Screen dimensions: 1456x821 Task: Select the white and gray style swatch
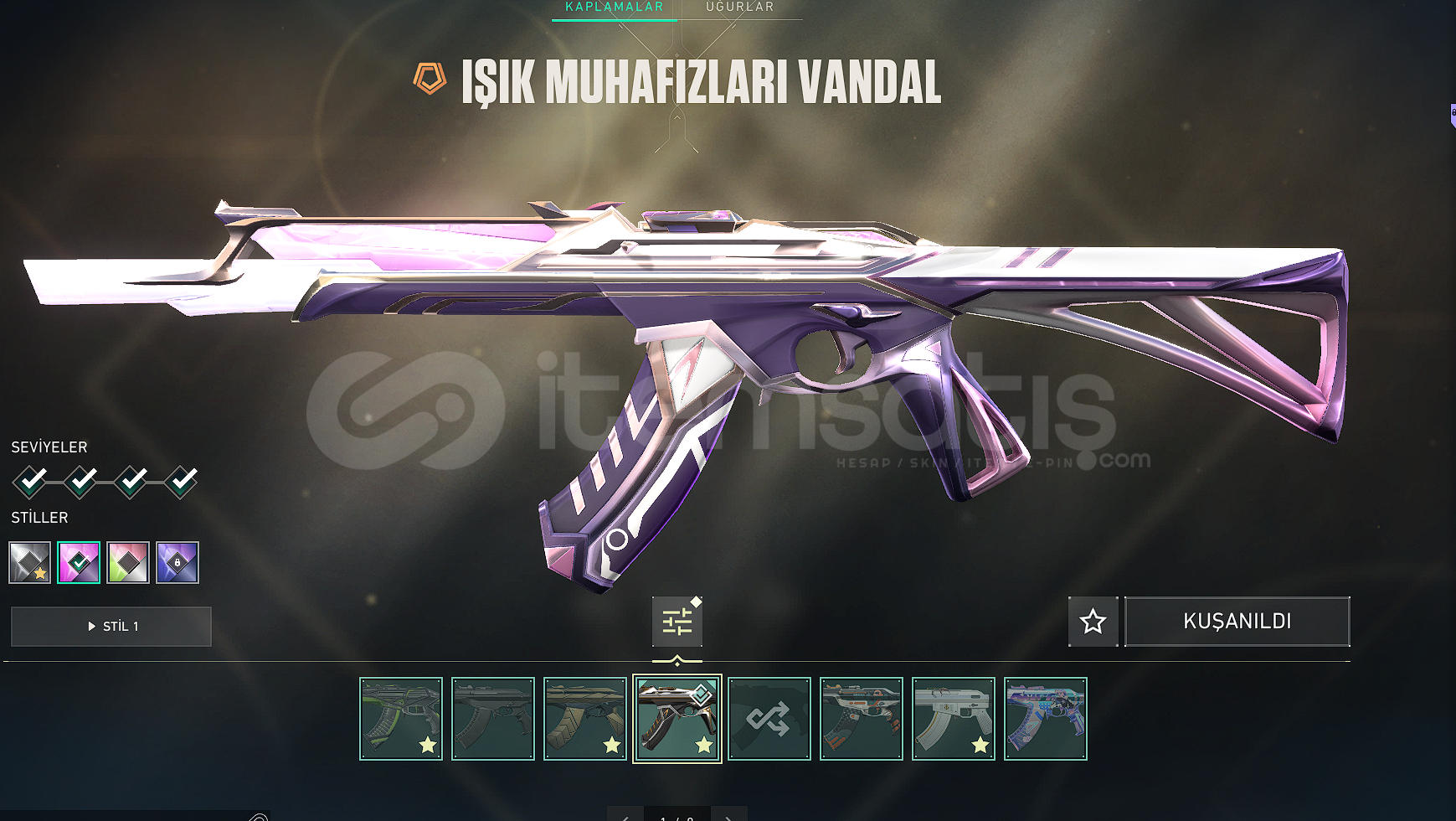pos(30,562)
